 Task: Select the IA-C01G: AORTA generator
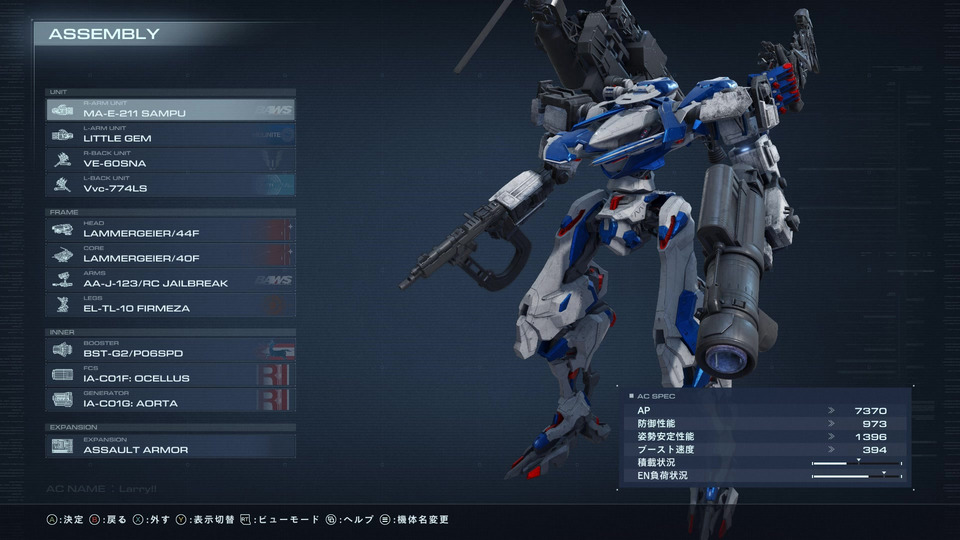tap(170, 400)
